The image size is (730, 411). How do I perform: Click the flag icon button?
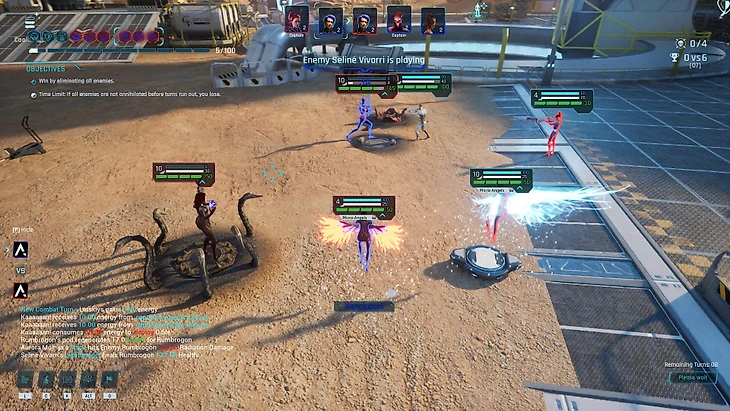(x=110, y=380)
